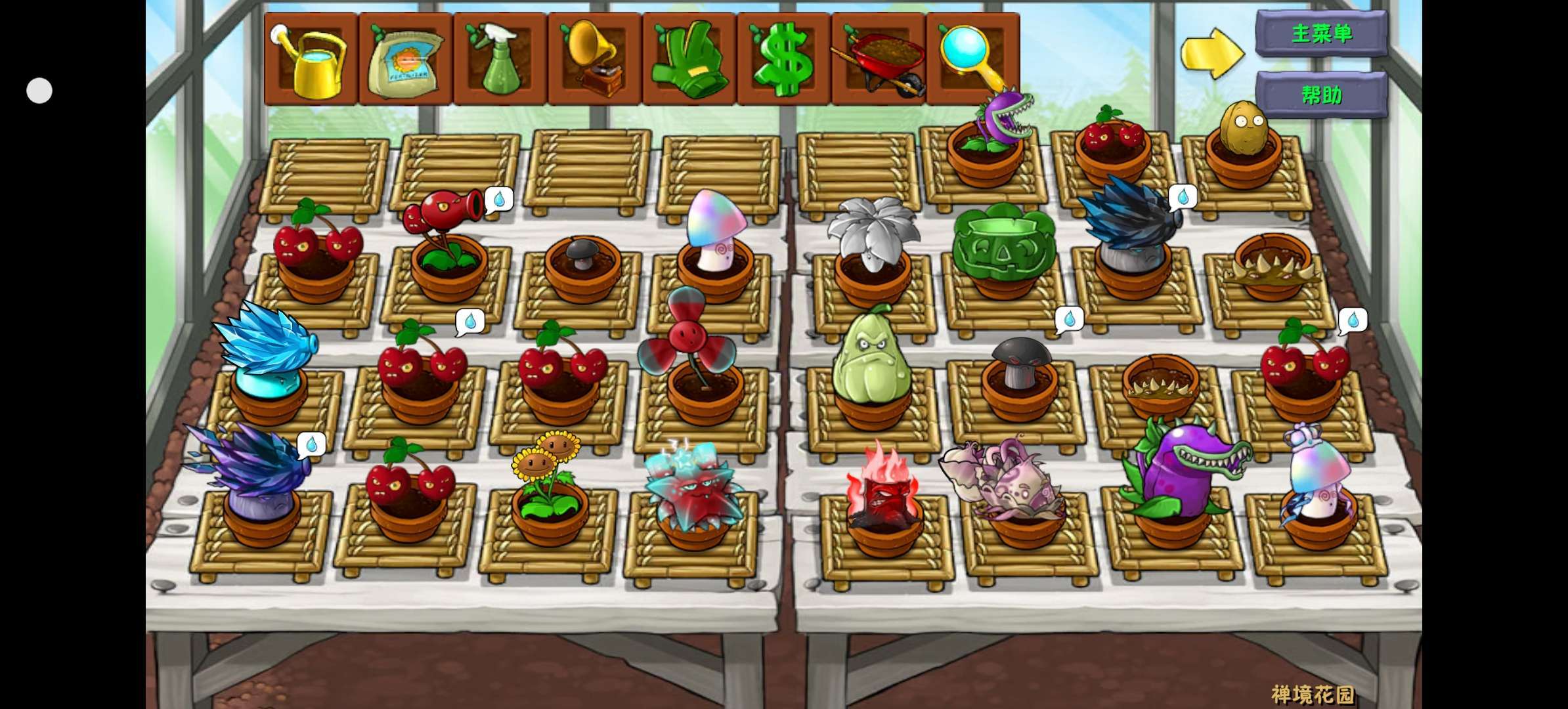
Task: Tap the white floating circle overlay button
Action: (x=39, y=91)
